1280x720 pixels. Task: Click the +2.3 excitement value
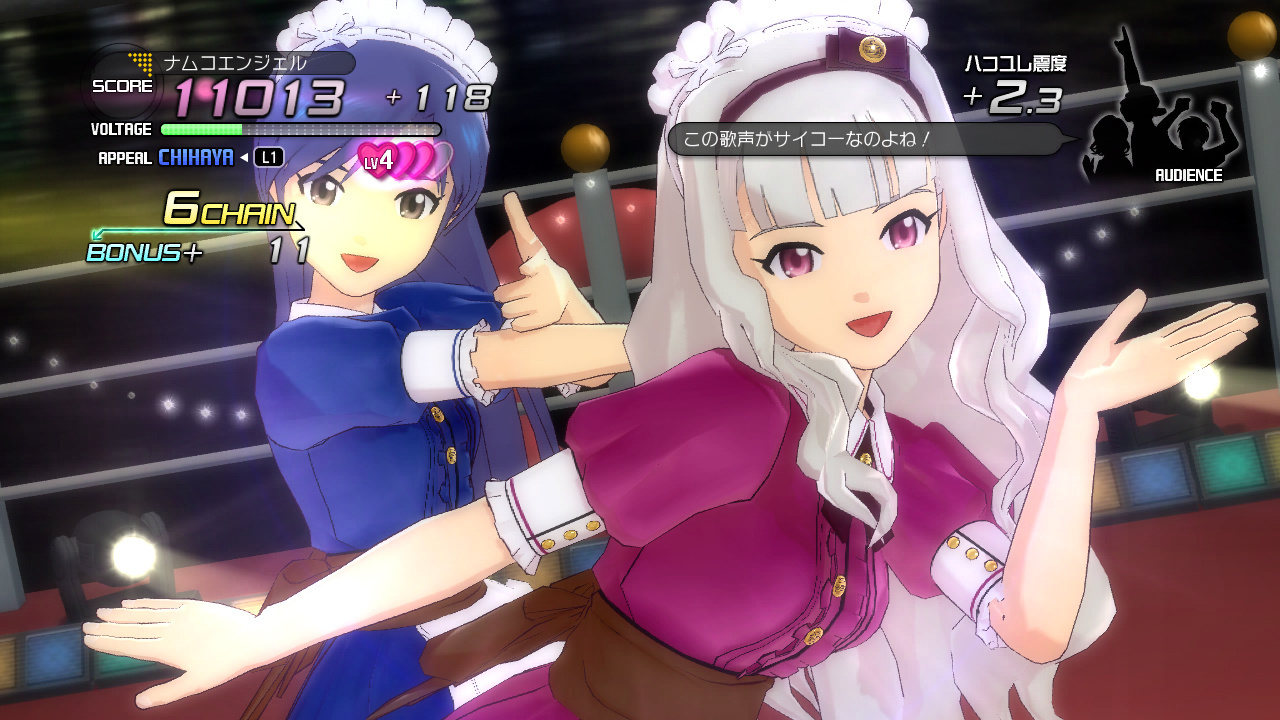click(x=1012, y=100)
